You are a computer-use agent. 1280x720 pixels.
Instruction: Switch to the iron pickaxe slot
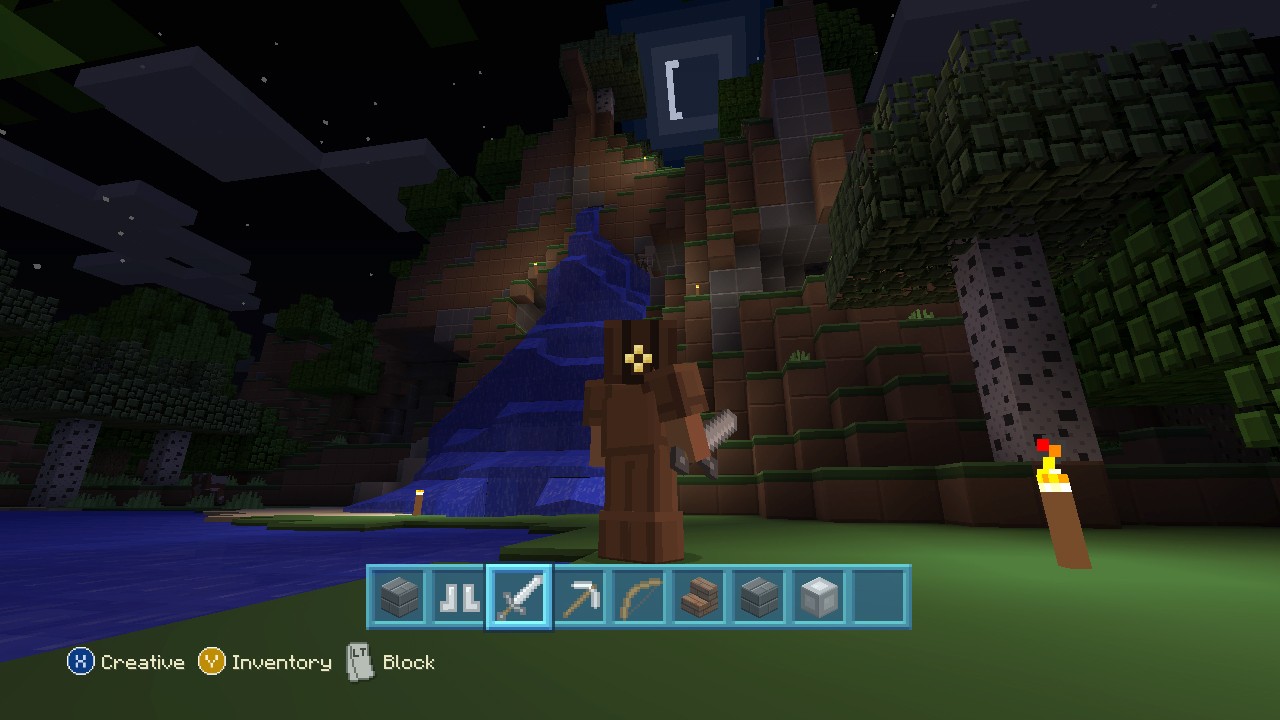click(579, 598)
